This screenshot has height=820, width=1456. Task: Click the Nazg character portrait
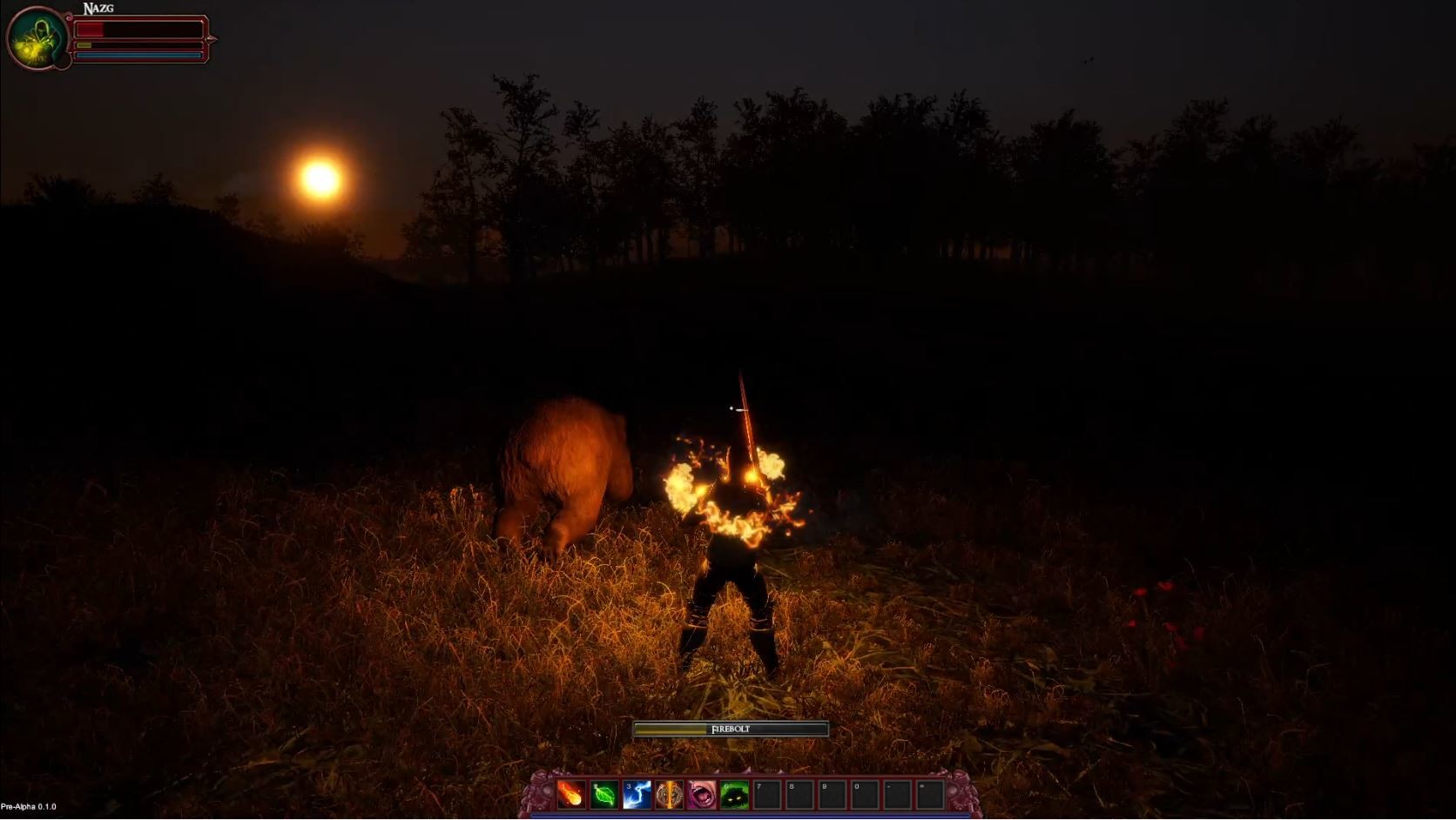pos(37,37)
